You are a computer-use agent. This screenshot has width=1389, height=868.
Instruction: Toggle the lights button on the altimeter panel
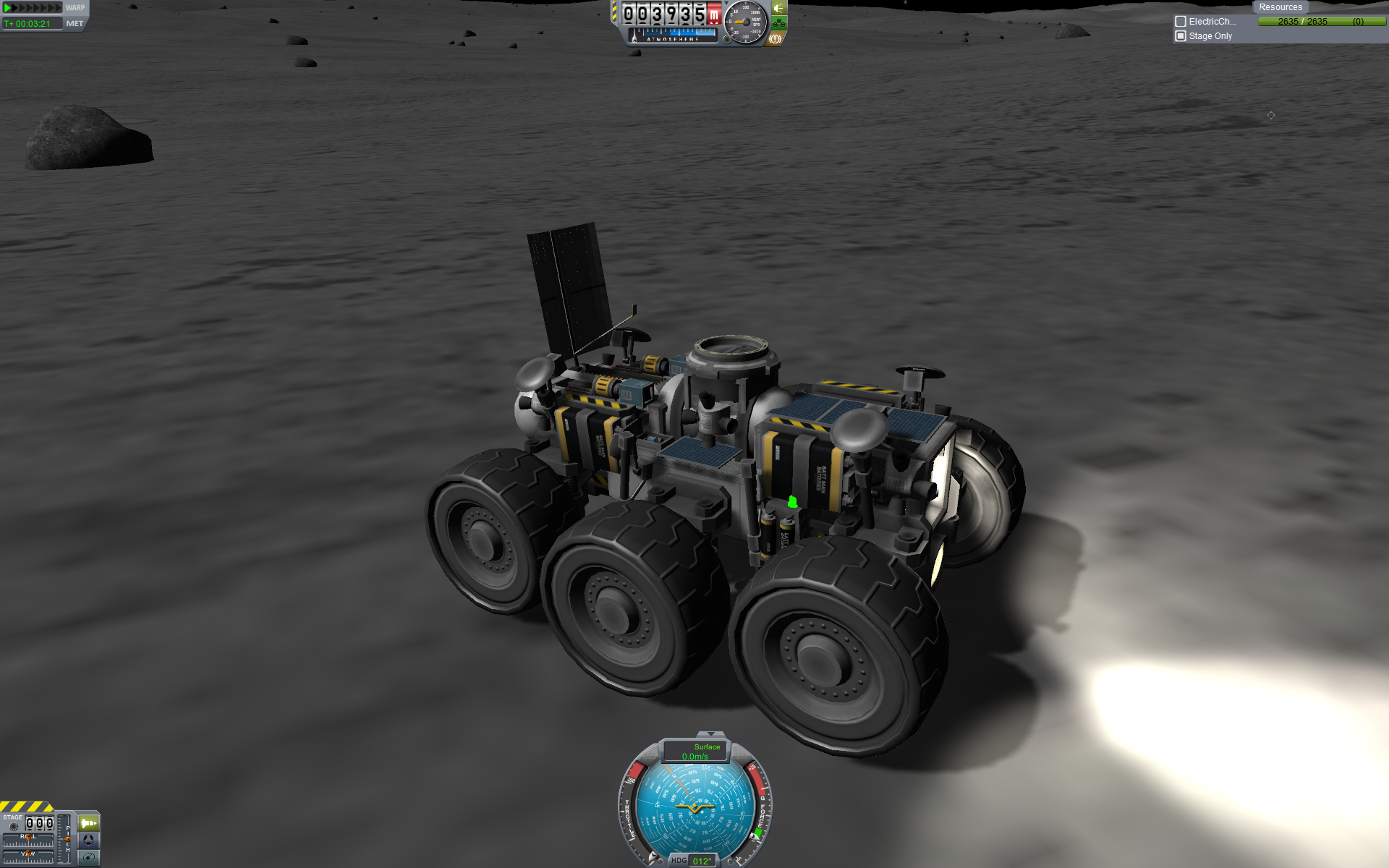[778, 8]
